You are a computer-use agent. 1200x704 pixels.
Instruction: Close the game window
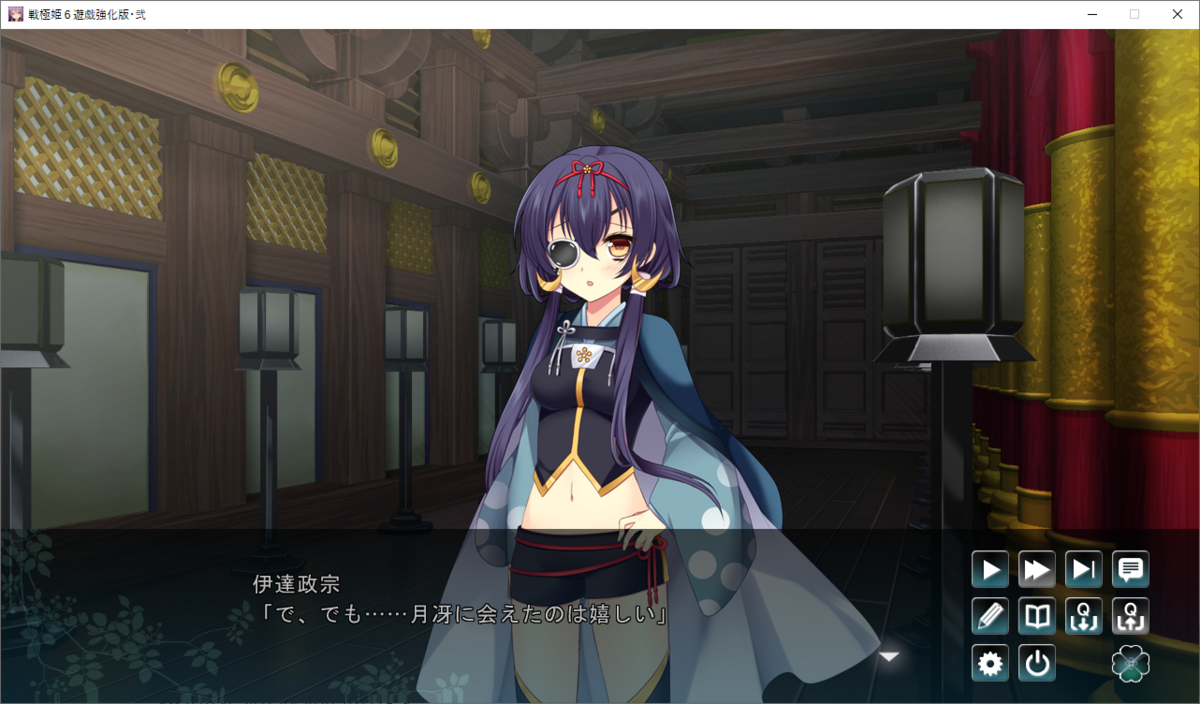coord(1177,14)
